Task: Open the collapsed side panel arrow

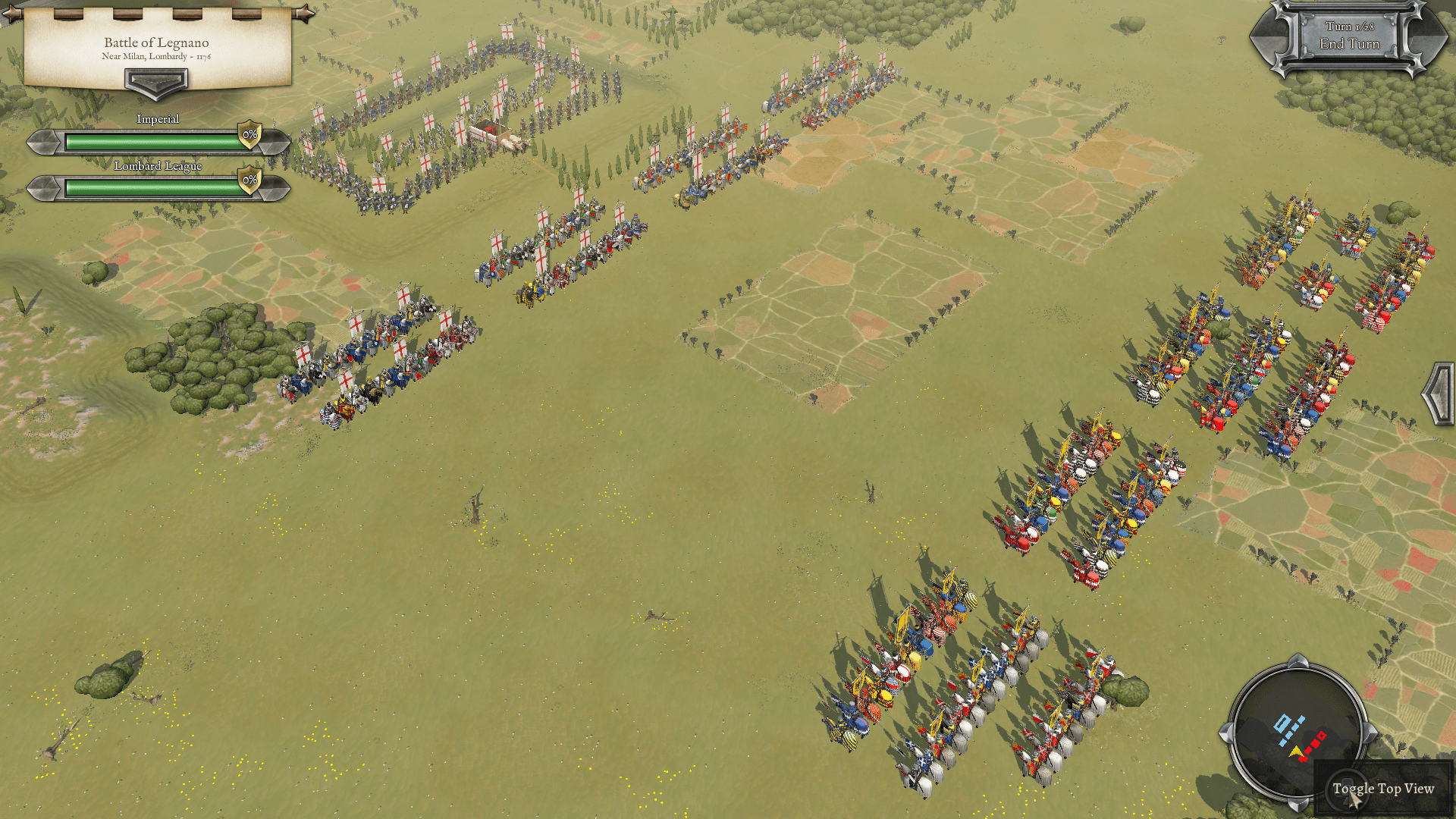Action: 1438,394
